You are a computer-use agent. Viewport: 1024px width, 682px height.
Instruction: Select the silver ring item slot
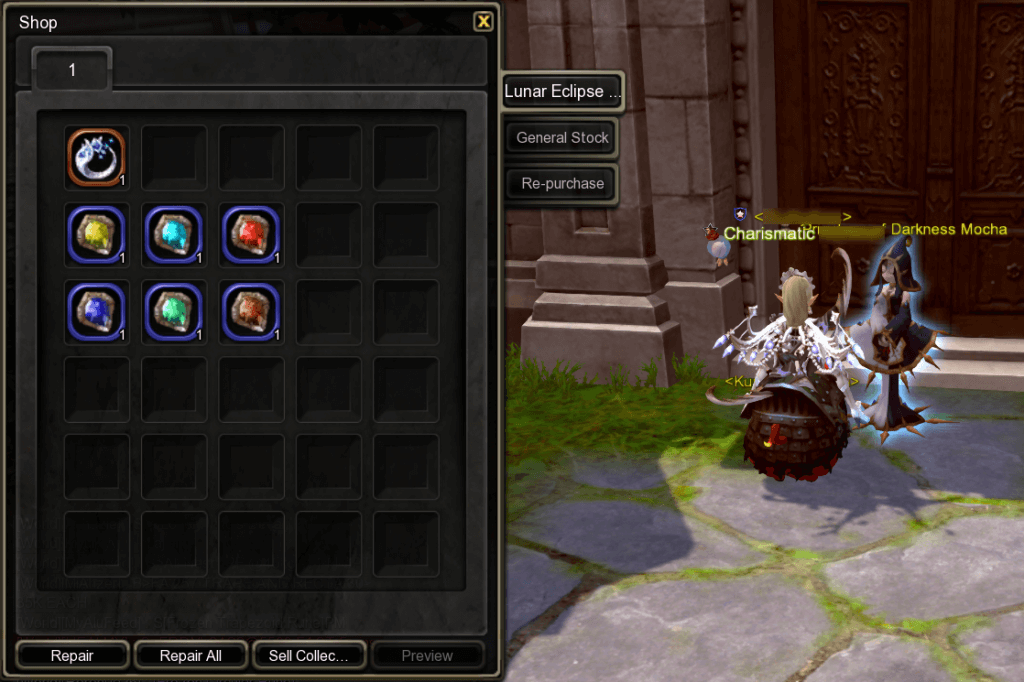(96, 158)
